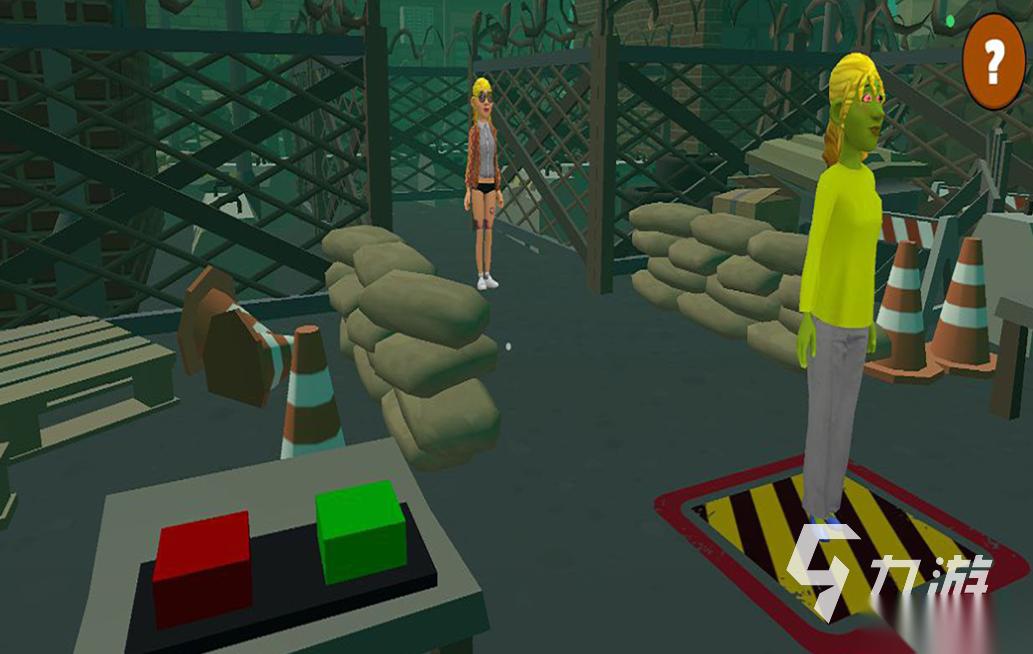Hit the green button on the console

coord(360,529)
